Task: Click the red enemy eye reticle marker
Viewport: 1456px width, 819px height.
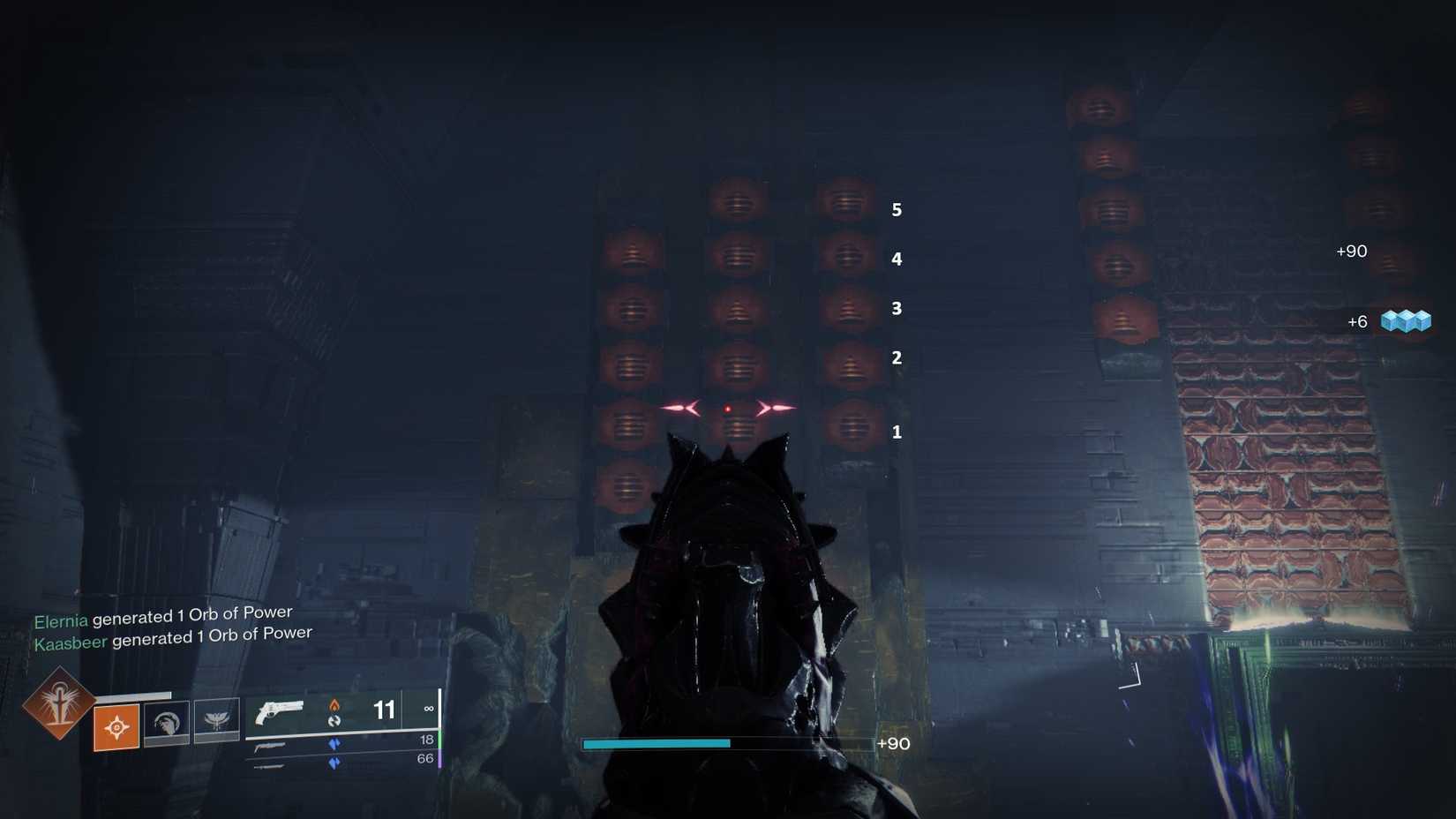Action: coord(727,407)
